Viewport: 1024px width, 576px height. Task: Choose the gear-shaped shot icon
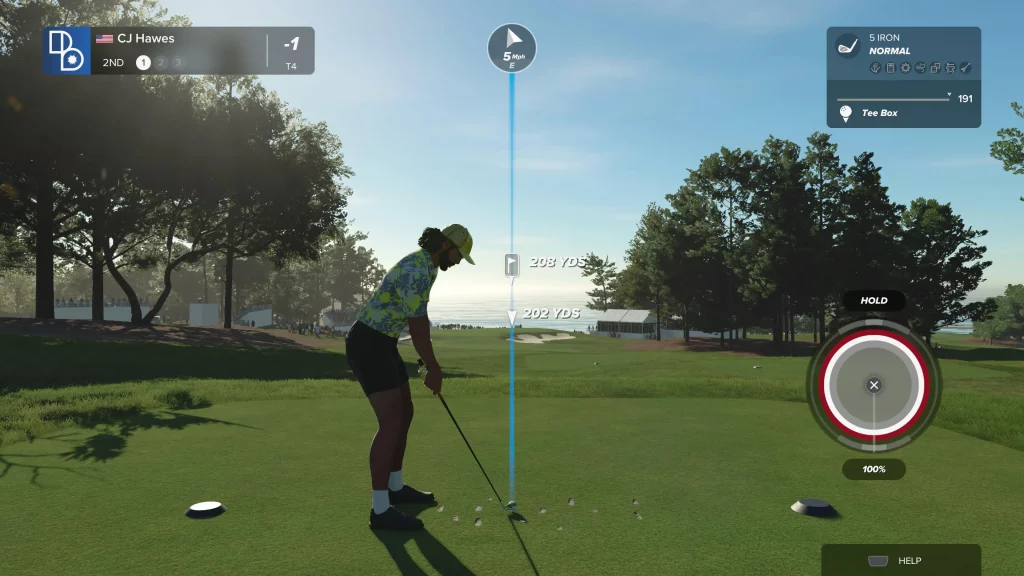tap(904, 68)
